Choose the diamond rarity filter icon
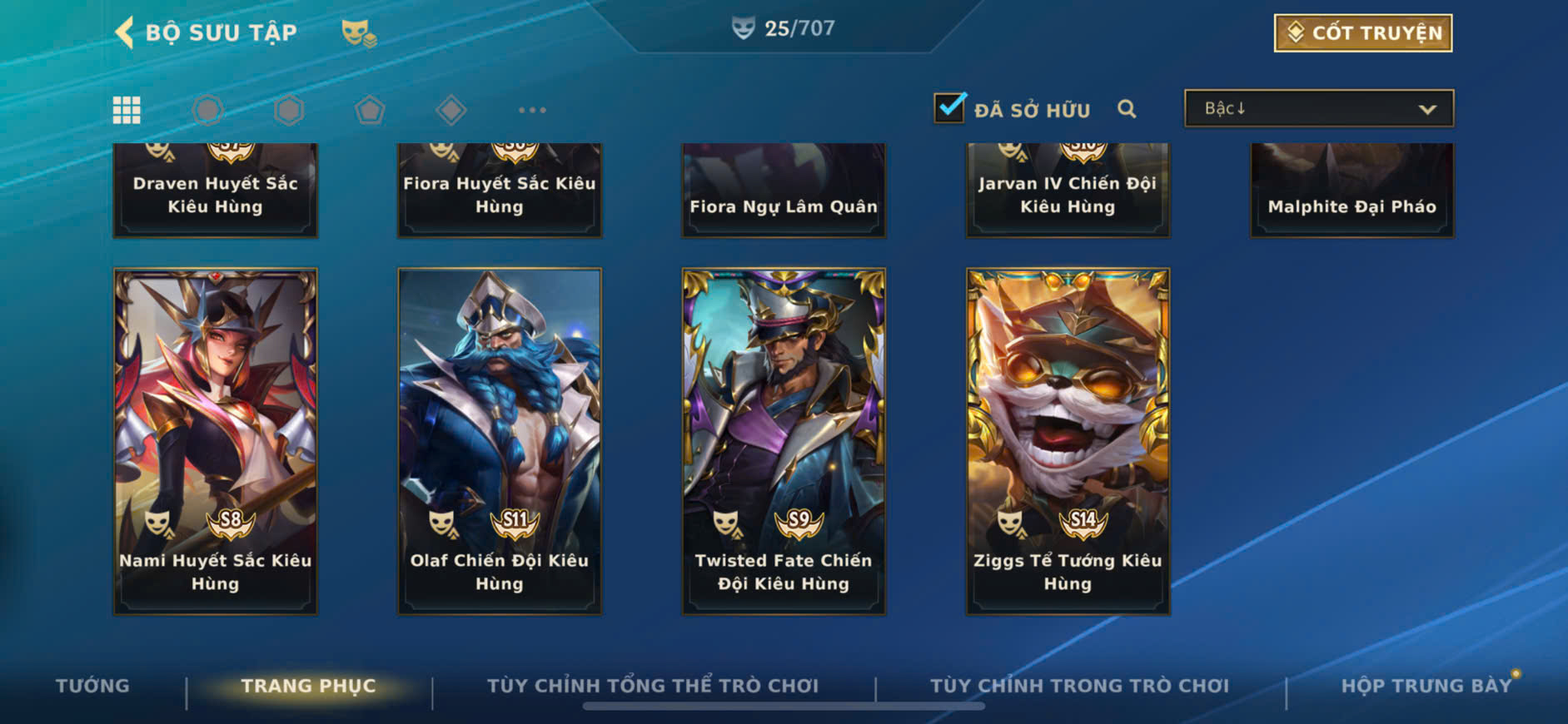The height and width of the screenshot is (724, 1568). click(x=450, y=110)
